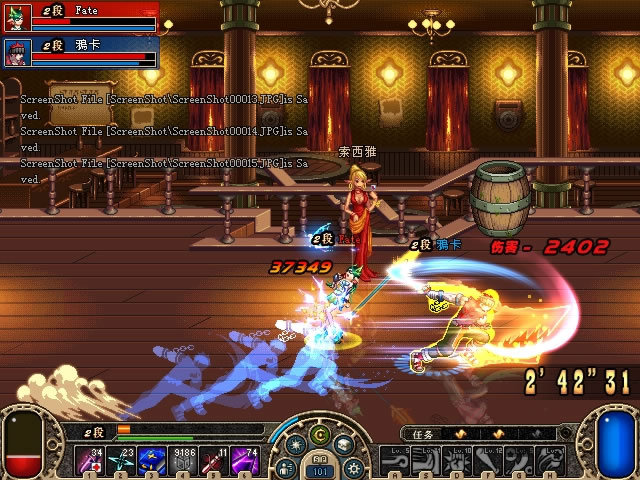Select the 鸦卡 opponent portrait

(x=17, y=51)
